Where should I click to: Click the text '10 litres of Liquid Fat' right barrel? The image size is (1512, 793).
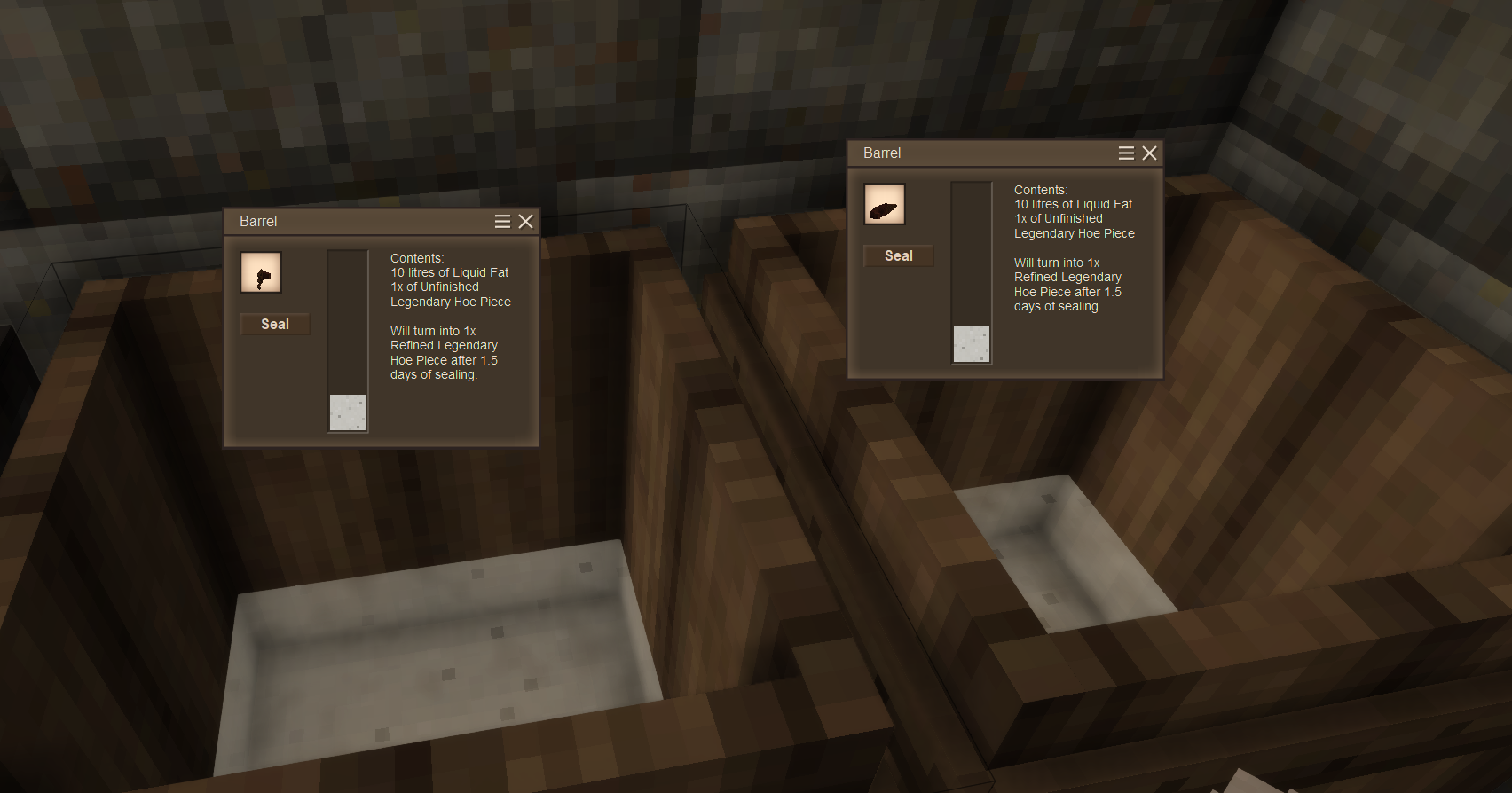click(x=1073, y=203)
